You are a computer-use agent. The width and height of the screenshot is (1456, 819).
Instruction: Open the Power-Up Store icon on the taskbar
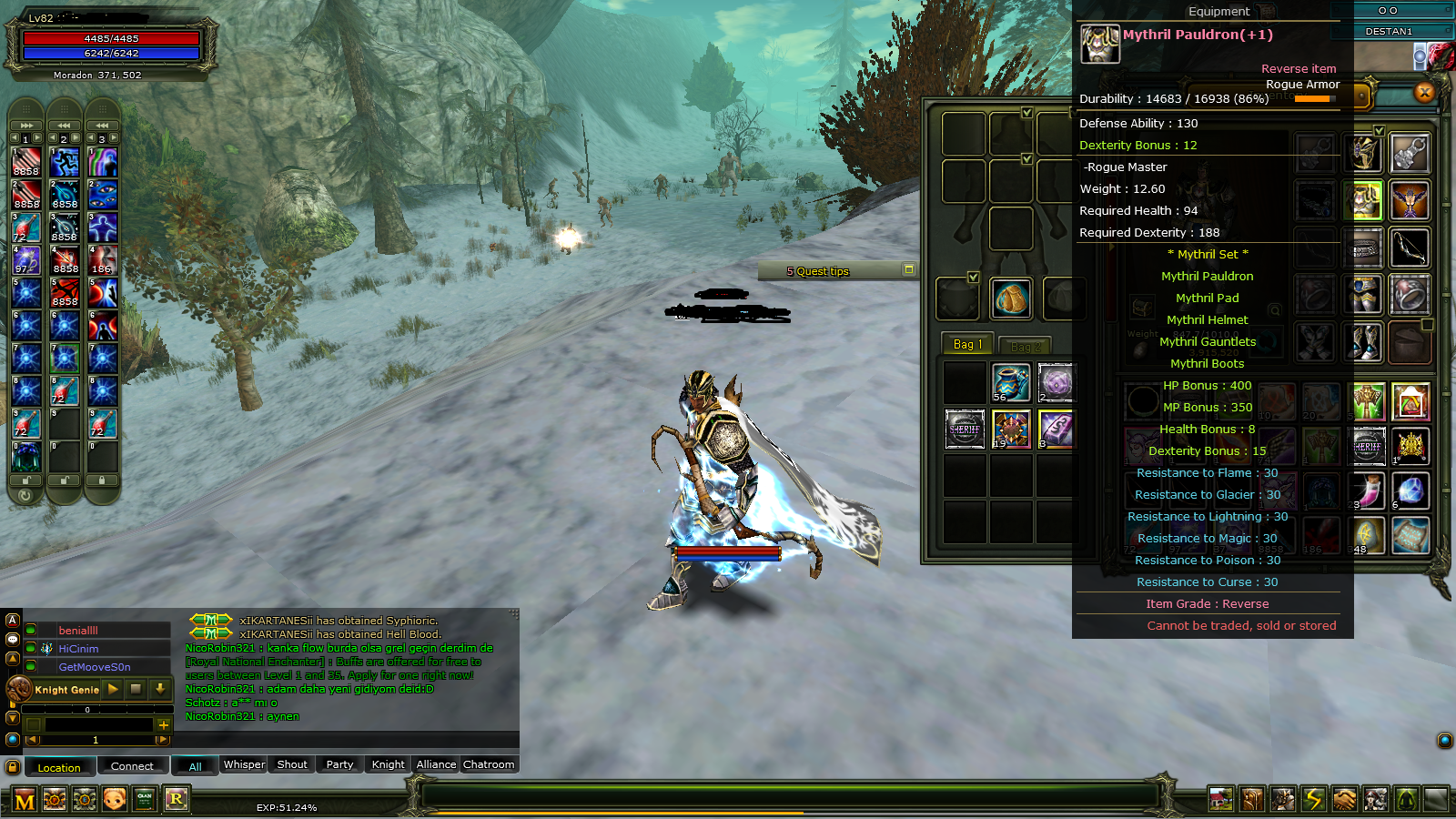tap(54, 801)
